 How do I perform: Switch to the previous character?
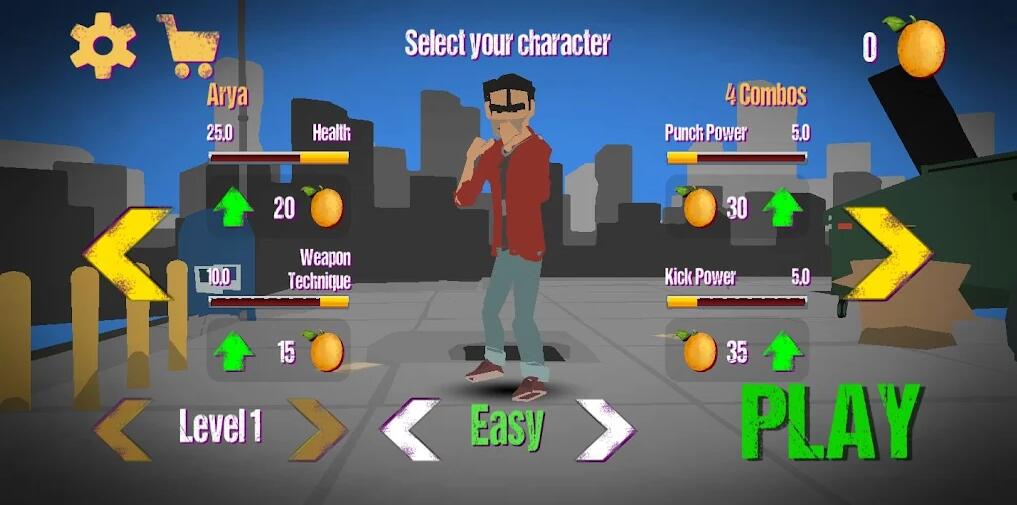coord(127,253)
